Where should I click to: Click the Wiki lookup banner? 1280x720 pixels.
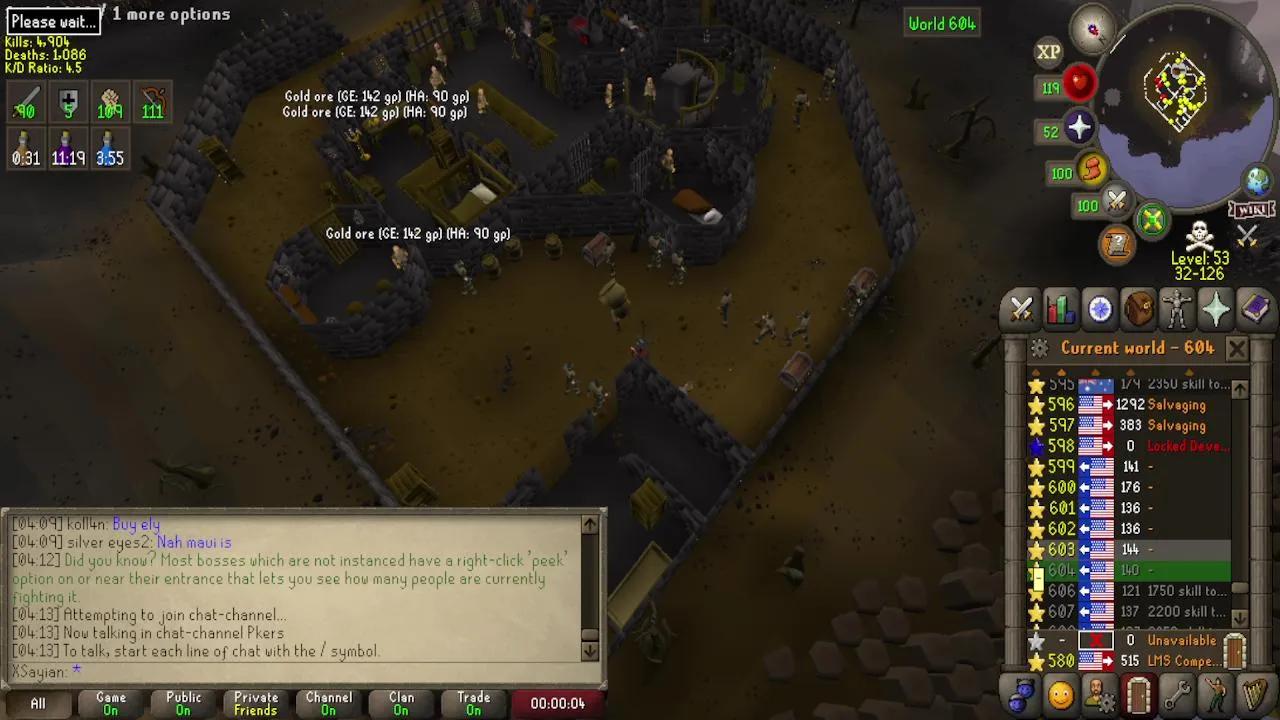[1250, 210]
